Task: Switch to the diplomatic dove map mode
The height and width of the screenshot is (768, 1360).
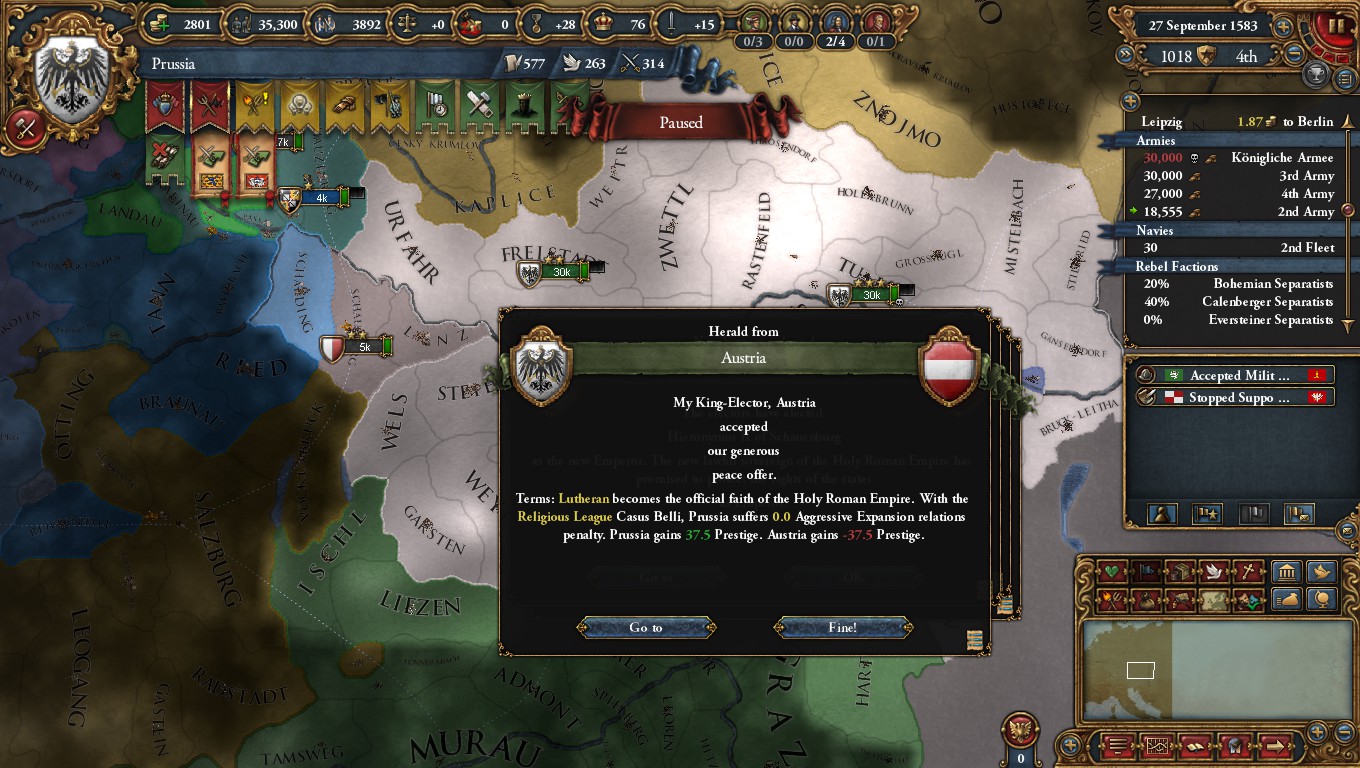Action: tap(1213, 572)
